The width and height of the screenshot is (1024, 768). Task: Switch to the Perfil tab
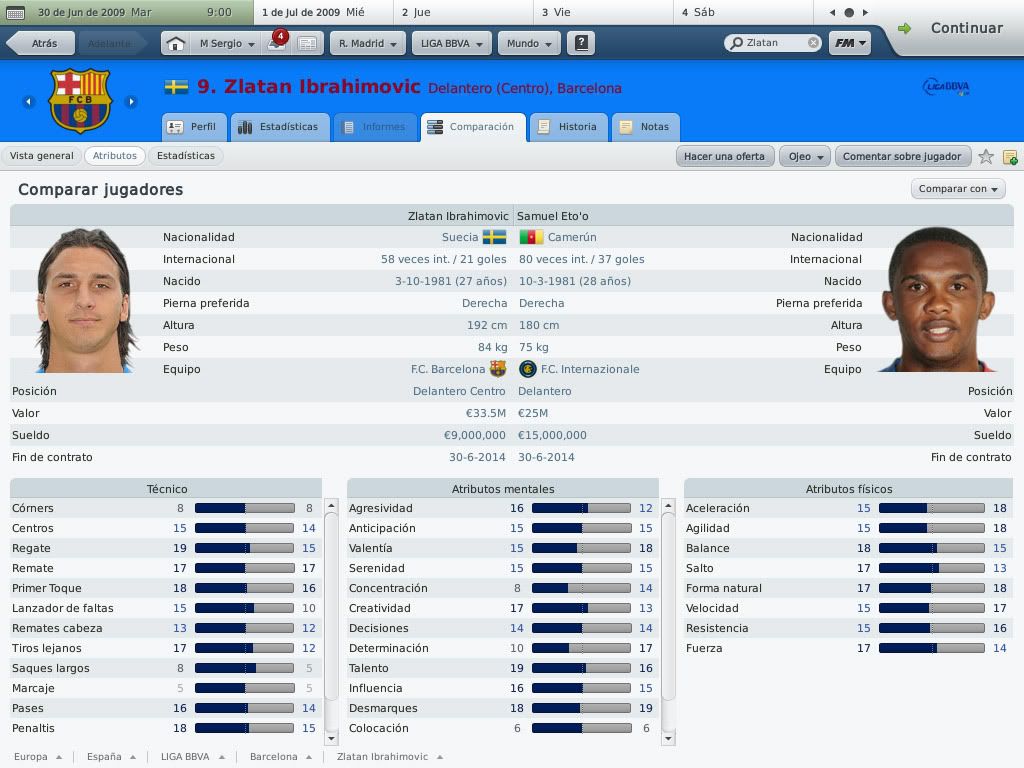point(194,127)
